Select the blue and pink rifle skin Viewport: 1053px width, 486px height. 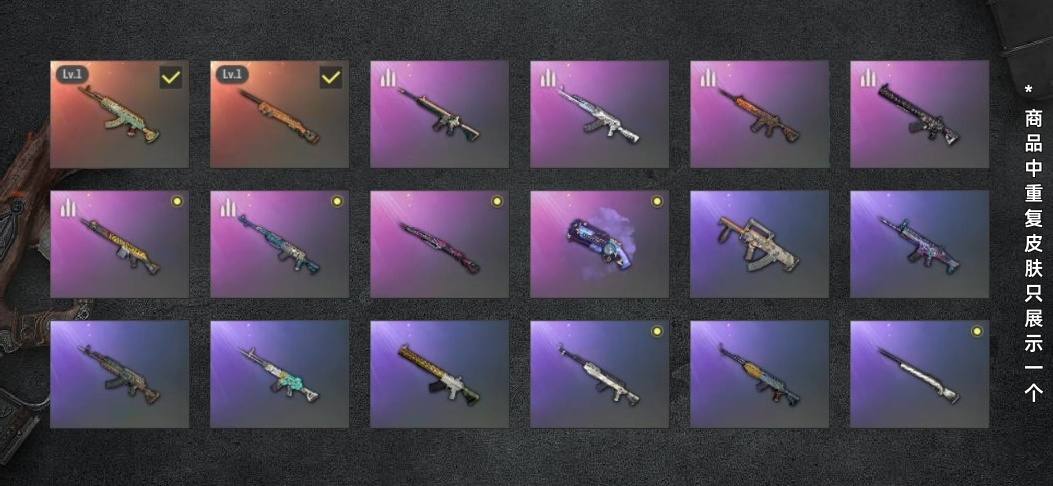coord(919,244)
